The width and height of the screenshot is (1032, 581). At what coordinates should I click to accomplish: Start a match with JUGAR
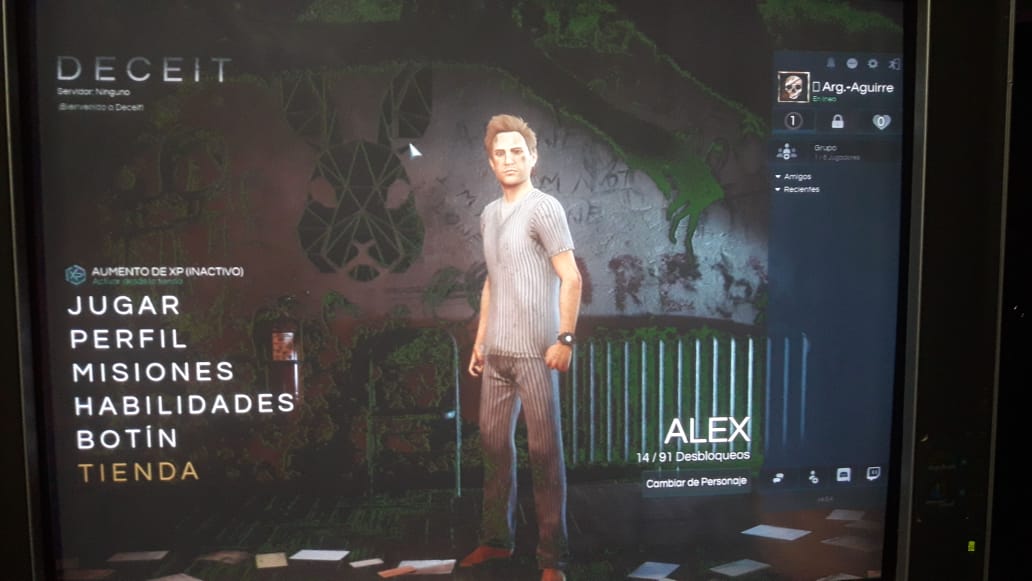pos(123,306)
